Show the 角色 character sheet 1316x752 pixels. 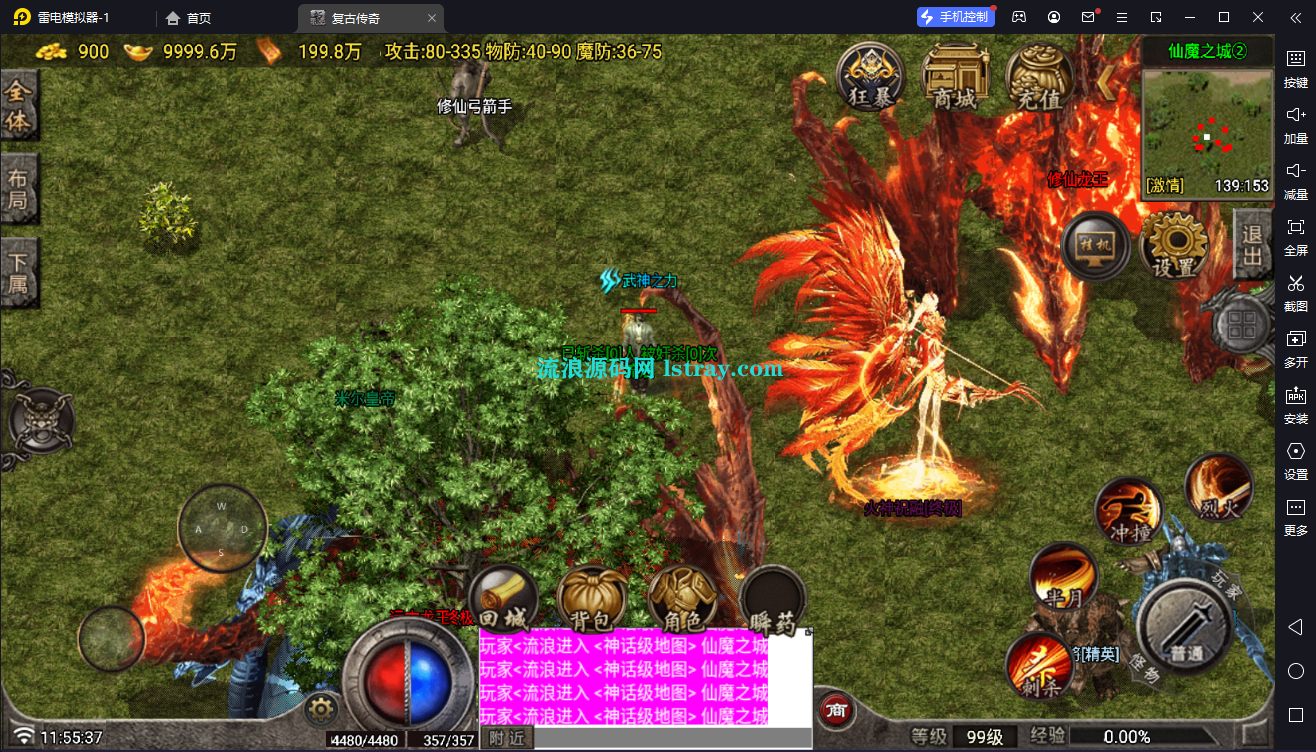point(682,603)
